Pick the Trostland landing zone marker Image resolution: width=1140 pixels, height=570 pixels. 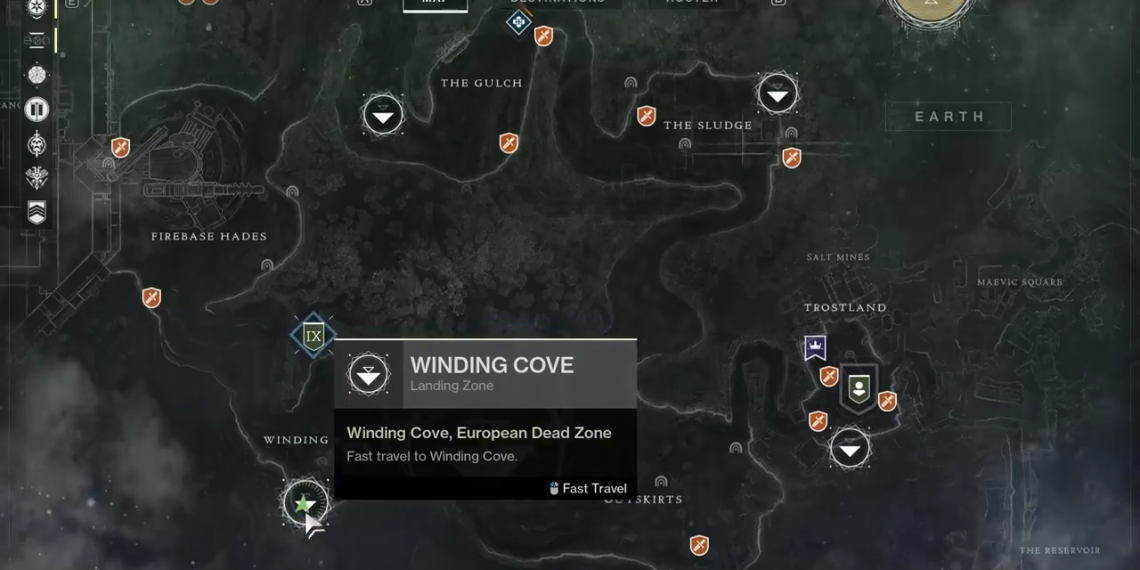point(849,449)
